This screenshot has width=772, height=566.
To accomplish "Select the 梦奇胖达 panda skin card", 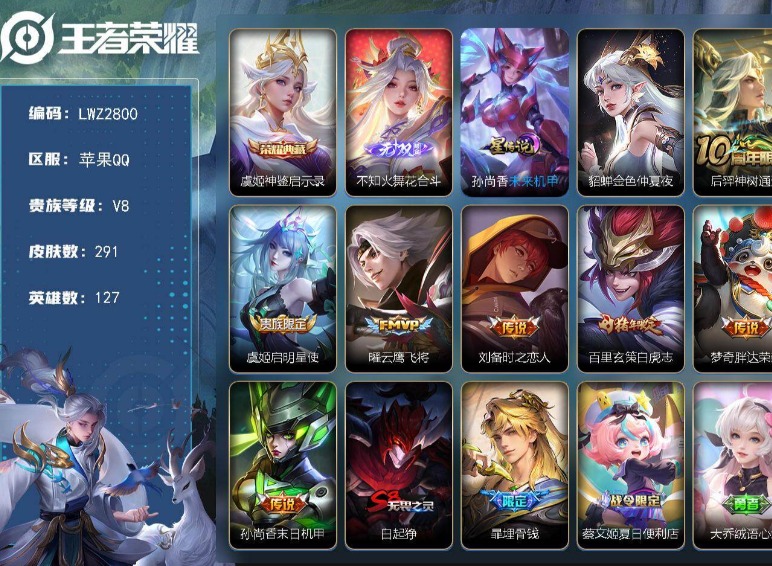I will [733, 287].
